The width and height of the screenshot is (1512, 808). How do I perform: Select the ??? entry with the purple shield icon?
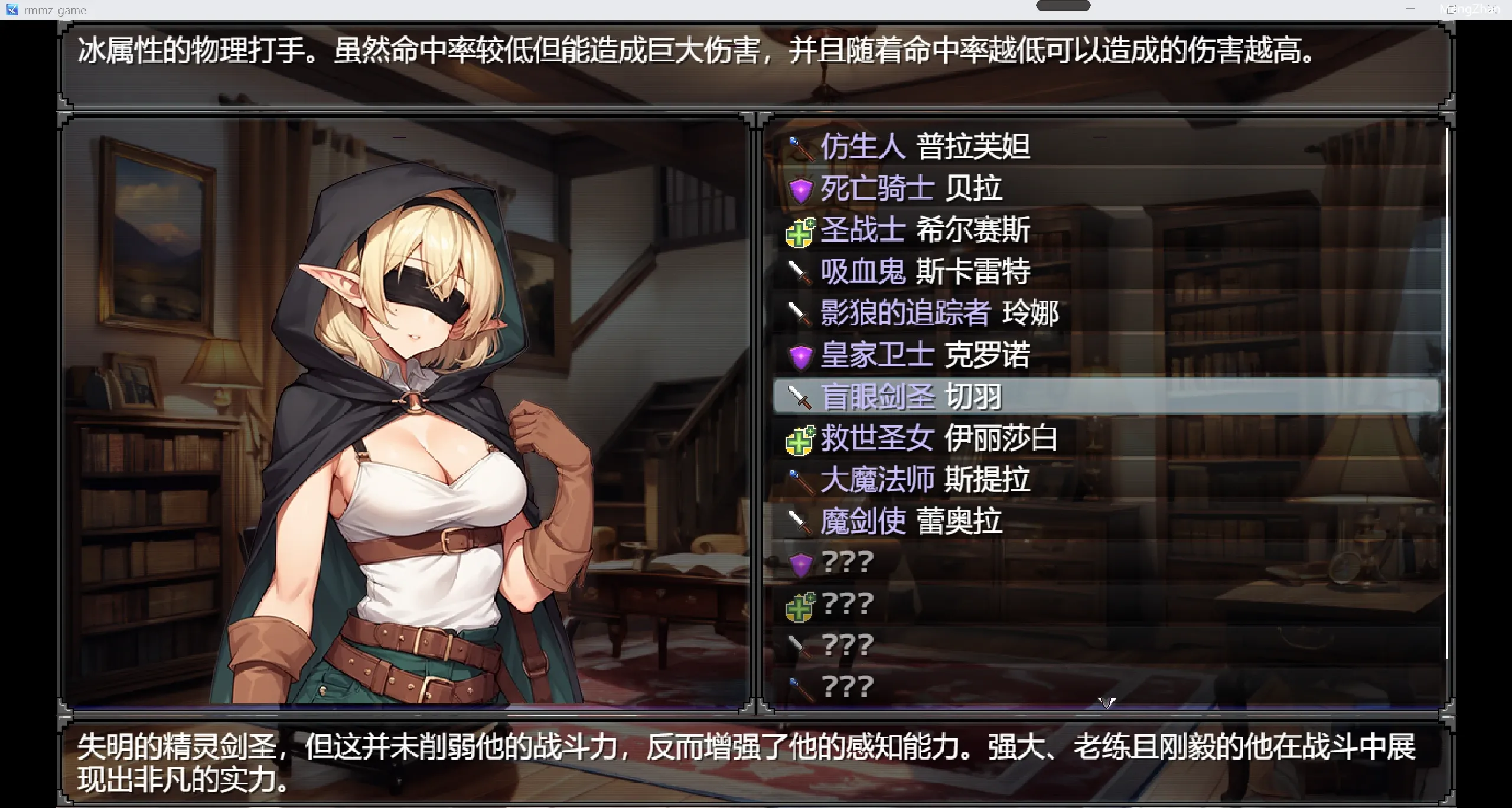pos(847,563)
